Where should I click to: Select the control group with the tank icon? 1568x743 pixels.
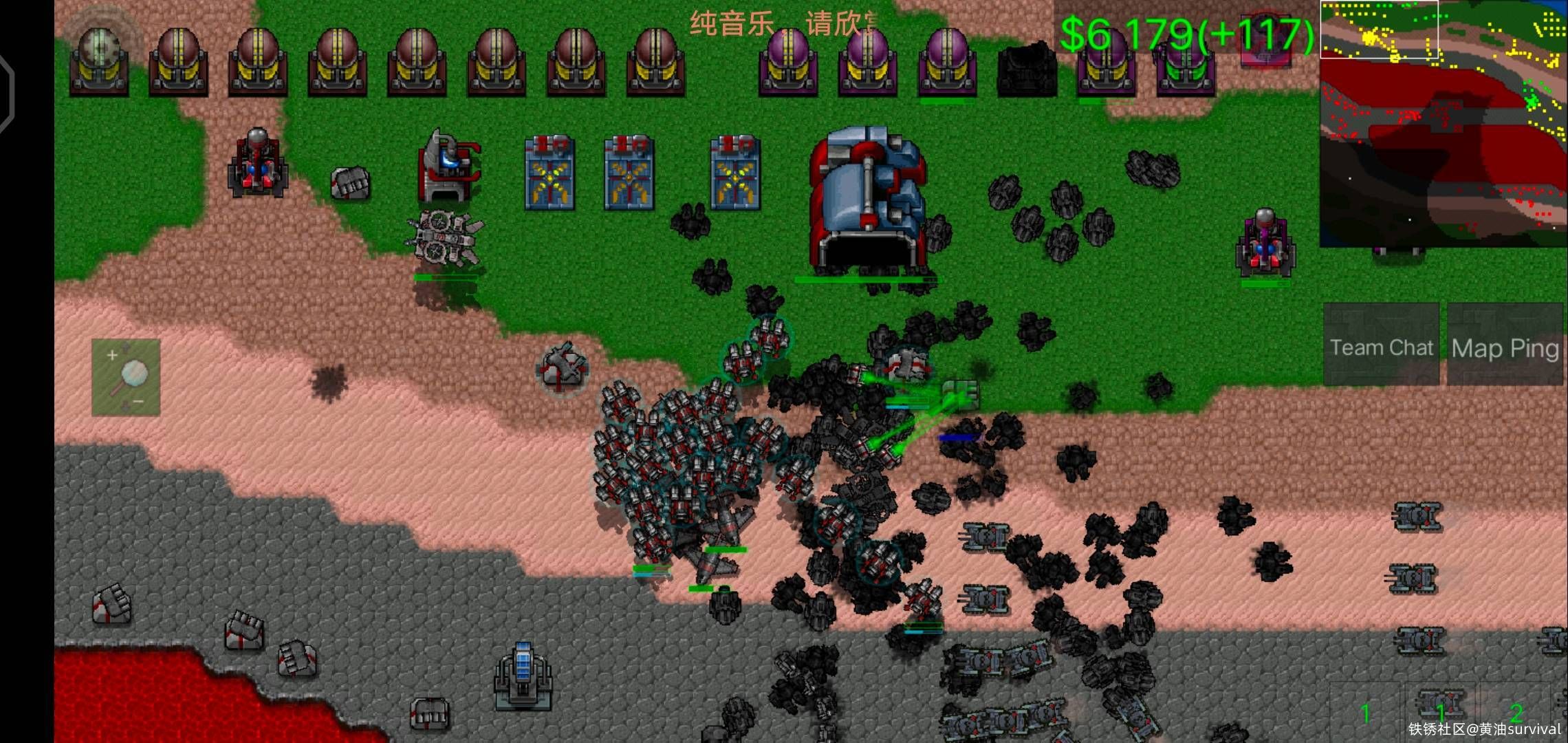tap(1440, 710)
